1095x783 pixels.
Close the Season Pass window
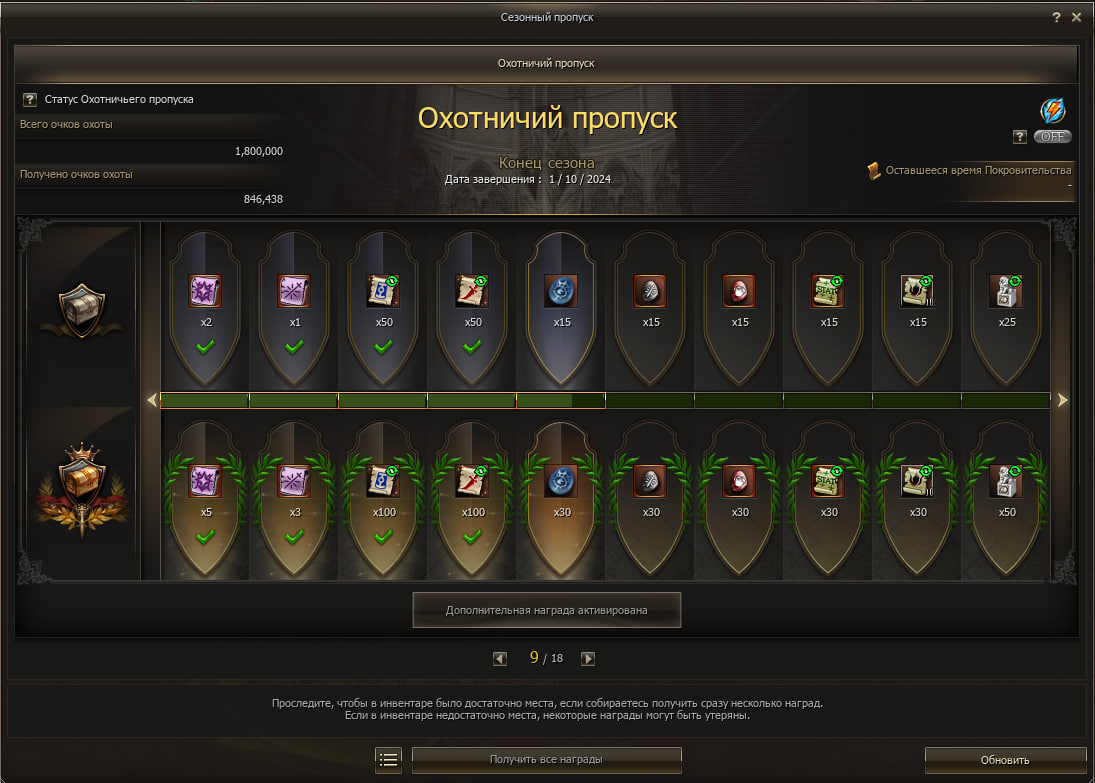click(x=1076, y=18)
